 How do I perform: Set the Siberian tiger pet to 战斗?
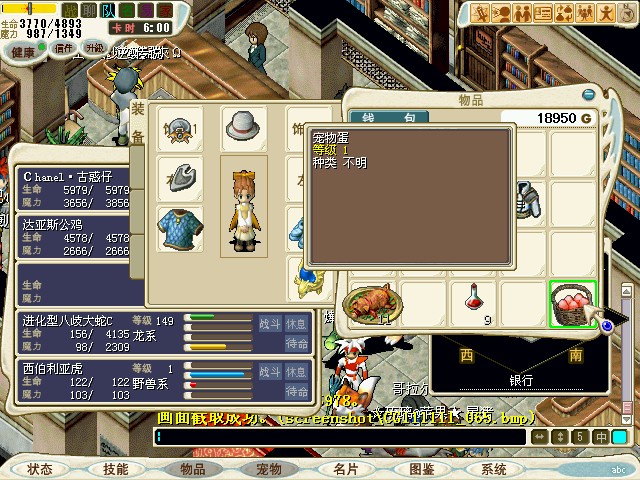point(270,372)
